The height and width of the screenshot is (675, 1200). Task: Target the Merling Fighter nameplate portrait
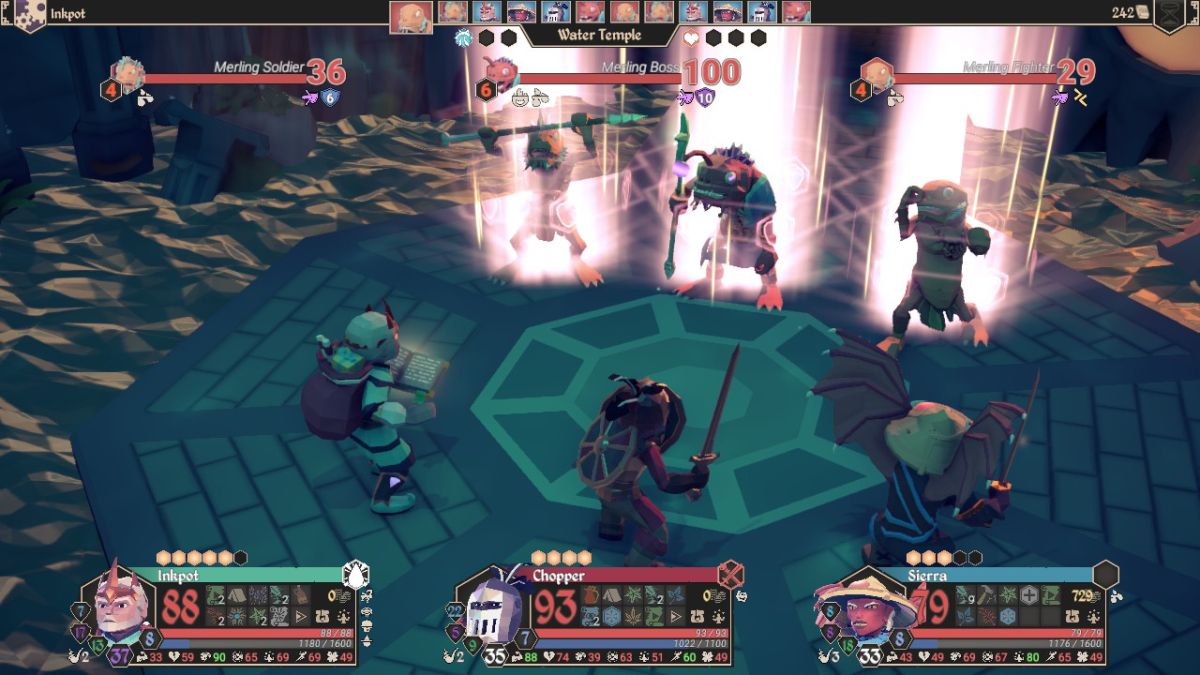tap(876, 74)
